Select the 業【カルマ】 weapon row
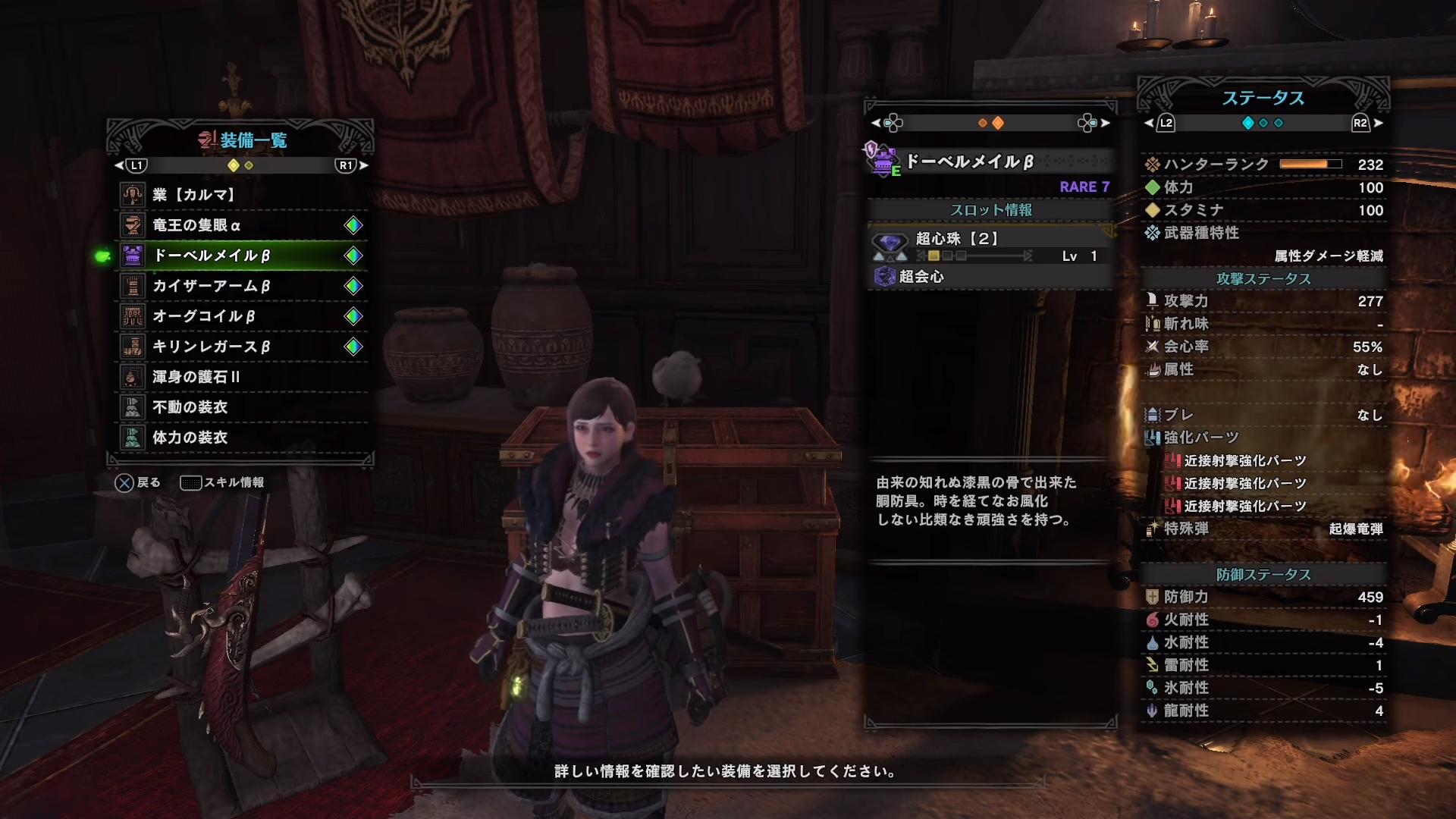1456x819 pixels. tap(241, 195)
